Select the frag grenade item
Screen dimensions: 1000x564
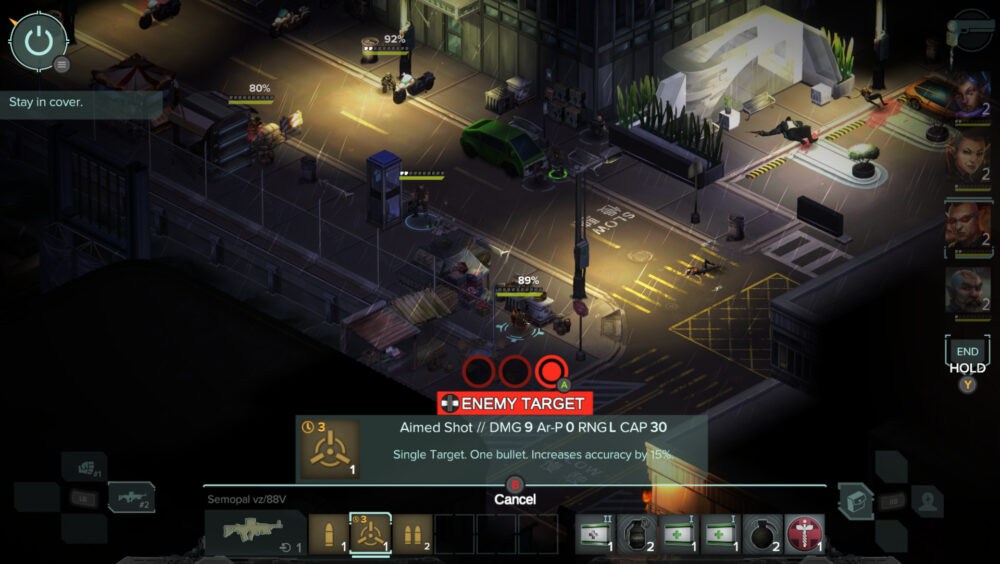[637, 534]
